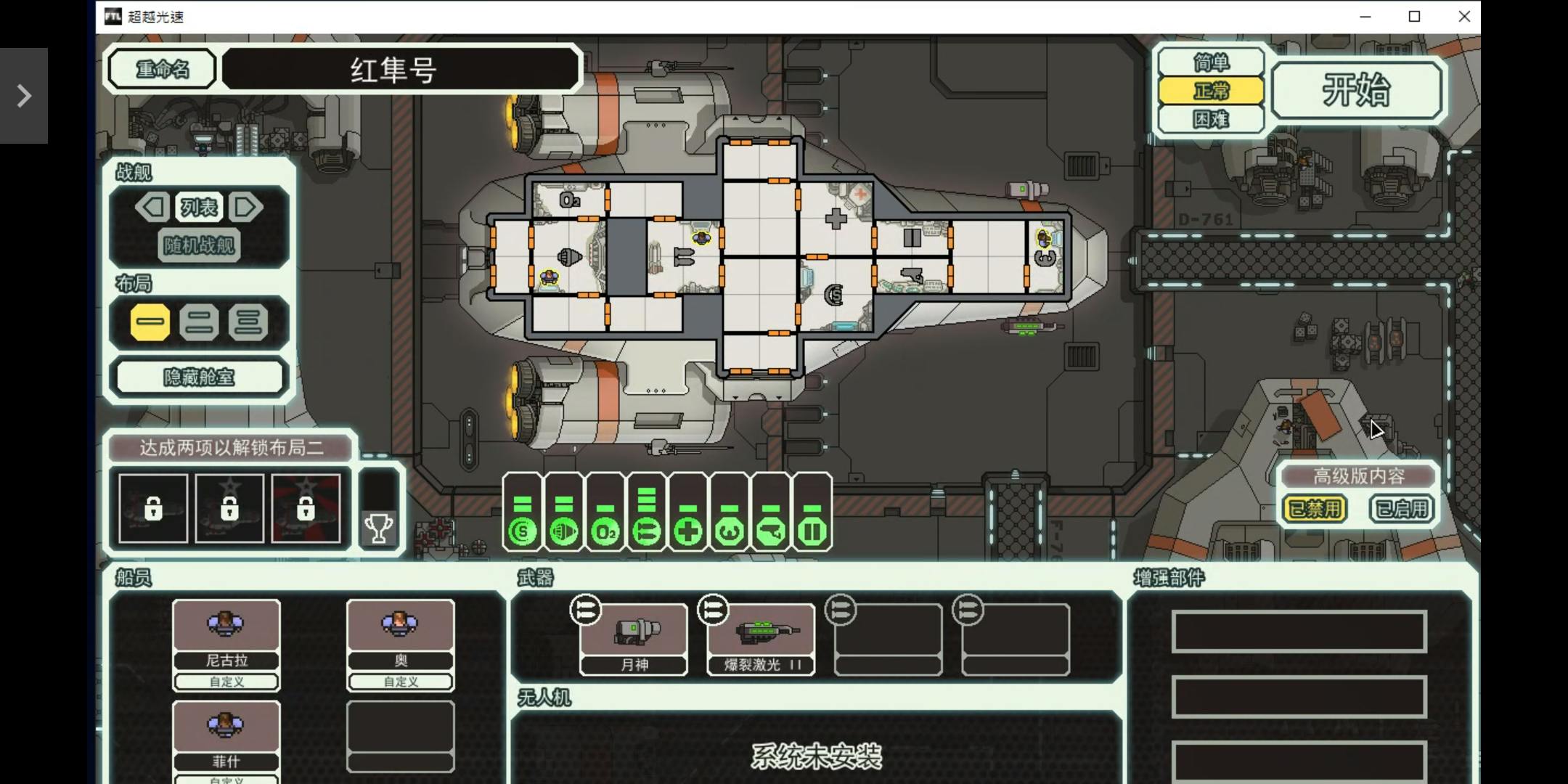Show previous ship with left arrow

[x=153, y=208]
